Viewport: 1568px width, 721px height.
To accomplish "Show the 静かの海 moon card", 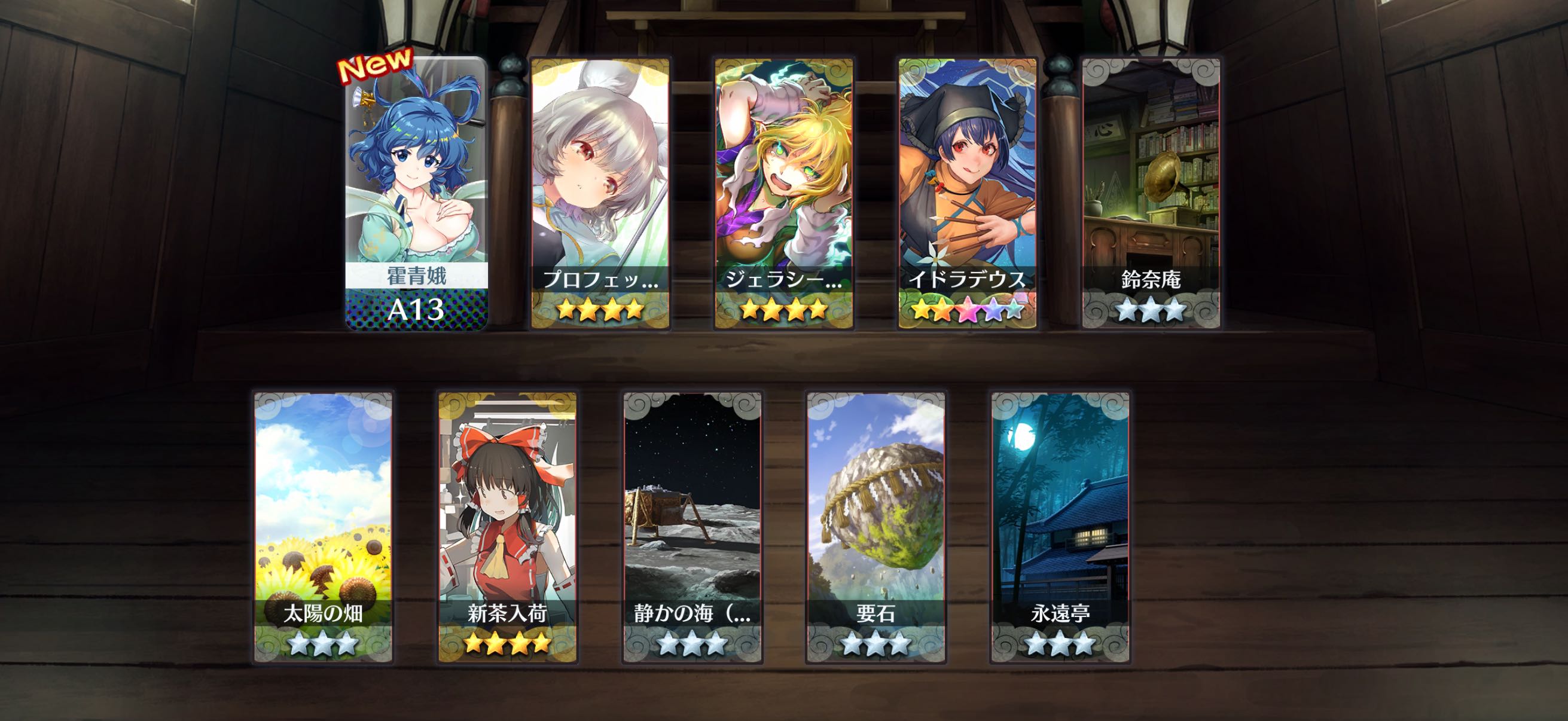I will click(692, 527).
